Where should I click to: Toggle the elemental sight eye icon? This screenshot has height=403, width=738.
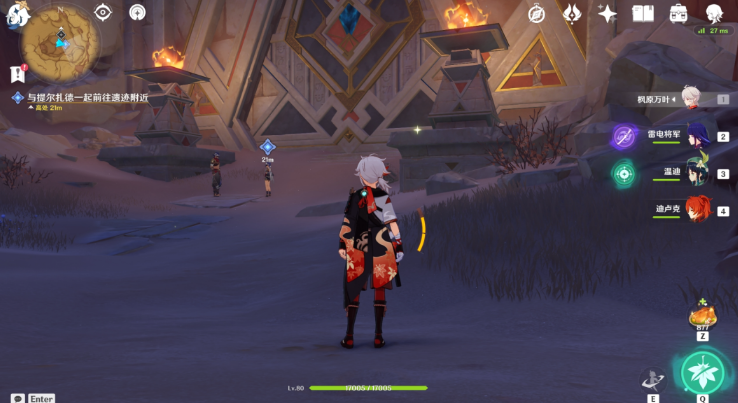click(x=103, y=12)
